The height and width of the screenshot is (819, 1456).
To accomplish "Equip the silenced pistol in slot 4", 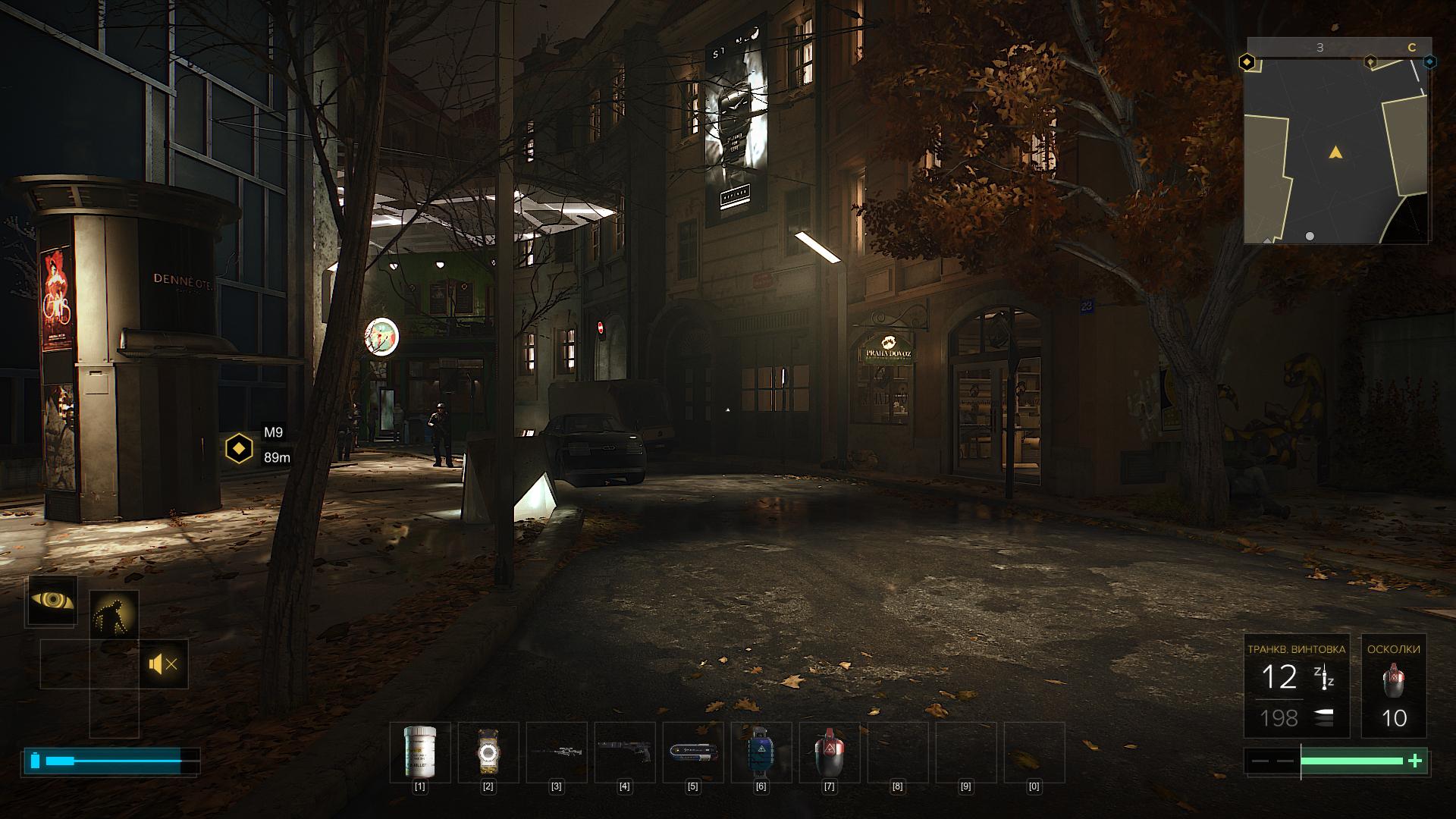I will tap(624, 752).
